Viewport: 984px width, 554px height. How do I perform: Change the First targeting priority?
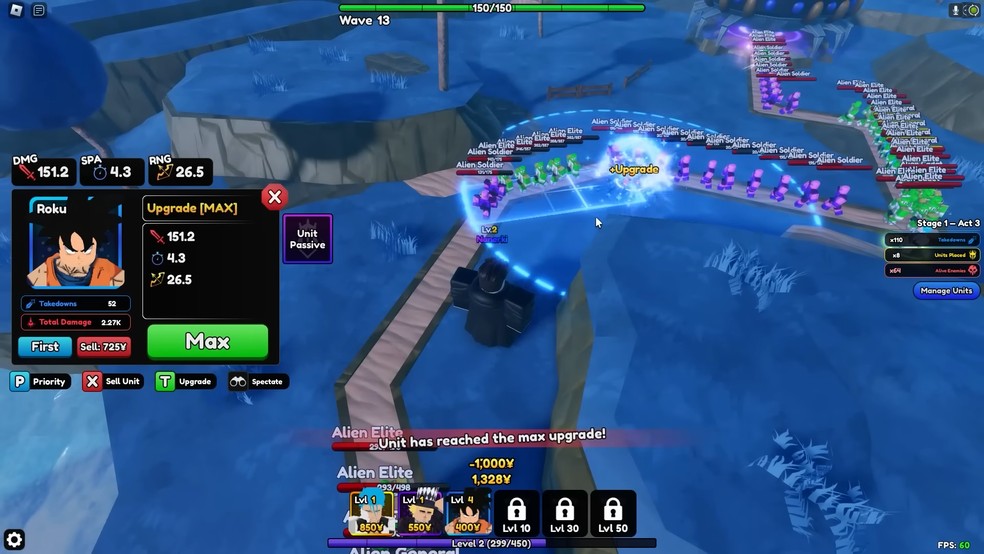[45, 347]
